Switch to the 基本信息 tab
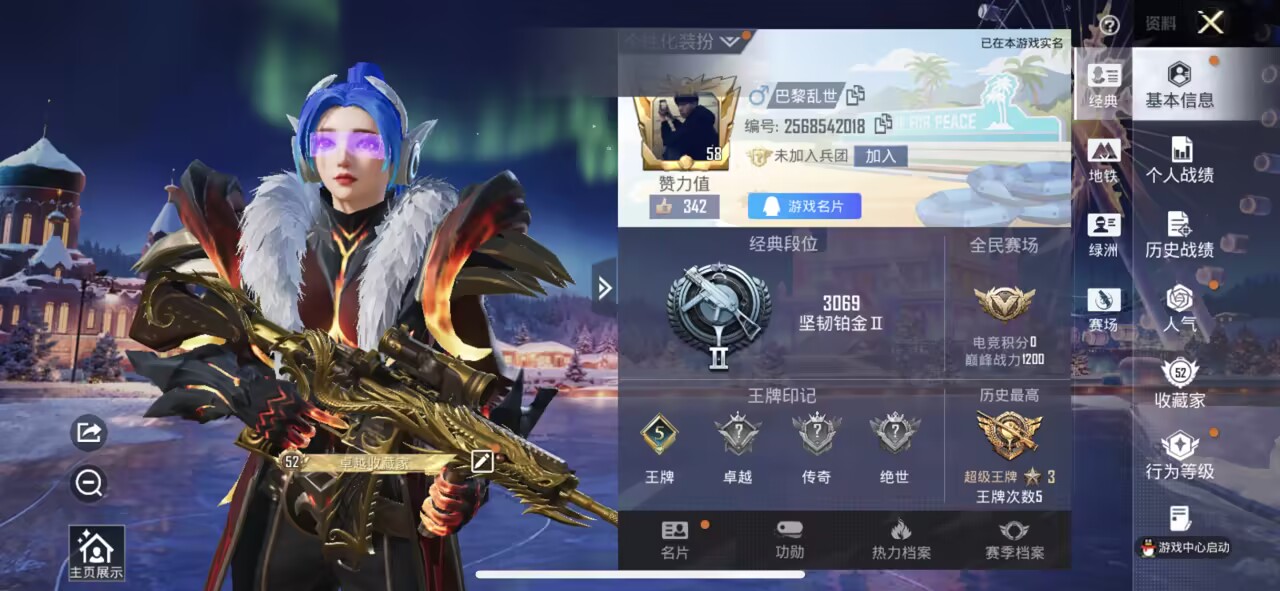 (x=1180, y=85)
